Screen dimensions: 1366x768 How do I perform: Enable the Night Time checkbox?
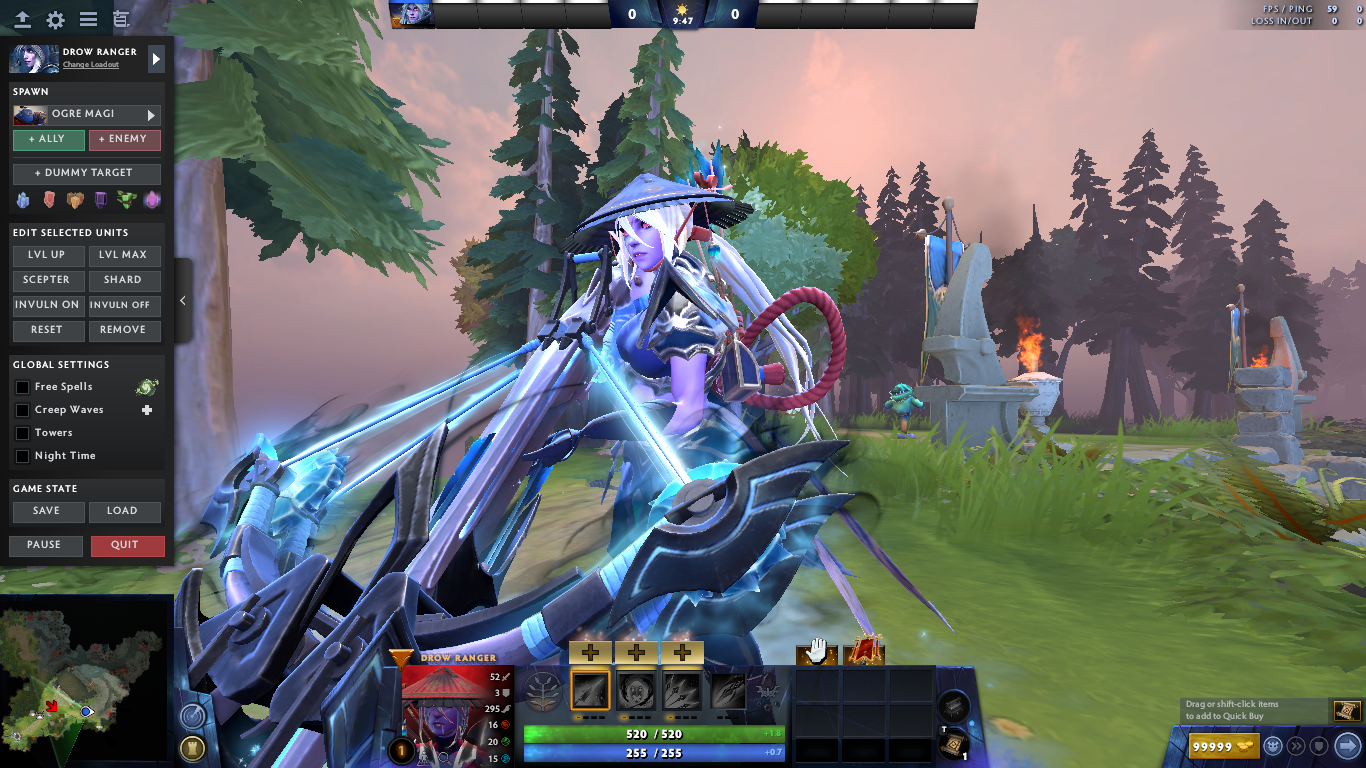[22, 455]
